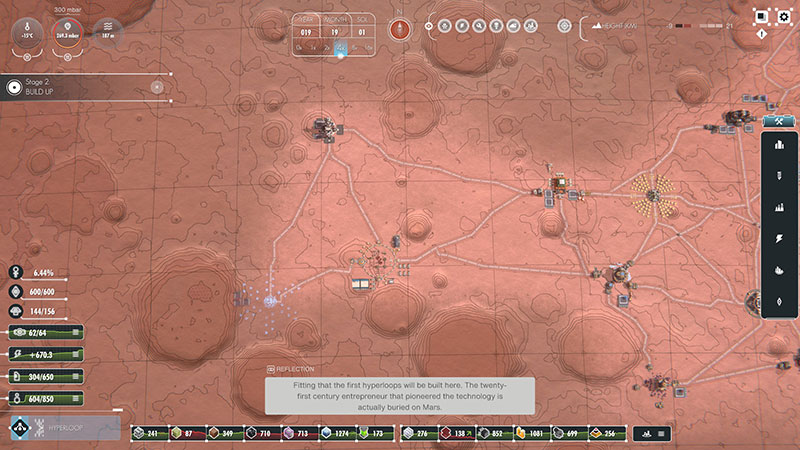Open the 604/850 colonist panel
The height and width of the screenshot is (450, 800).
(46, 398)
